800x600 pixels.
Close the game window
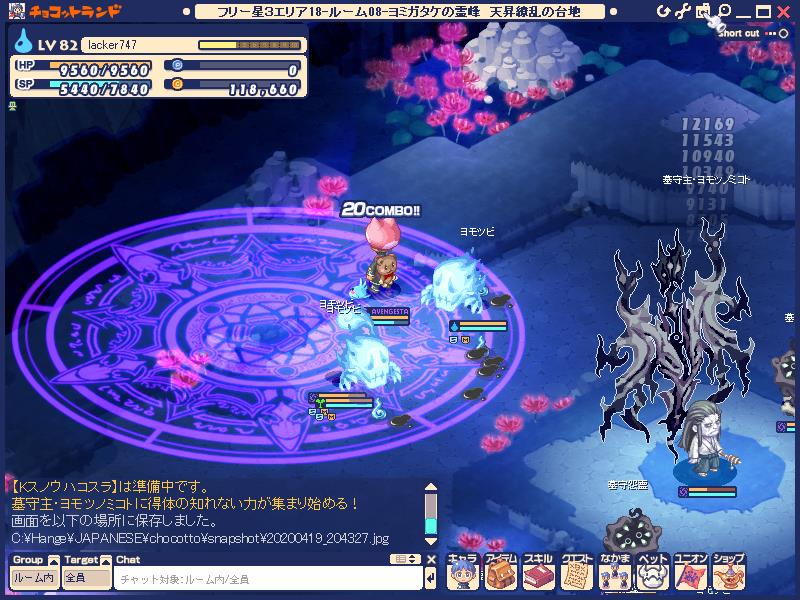tap(784, 11)
